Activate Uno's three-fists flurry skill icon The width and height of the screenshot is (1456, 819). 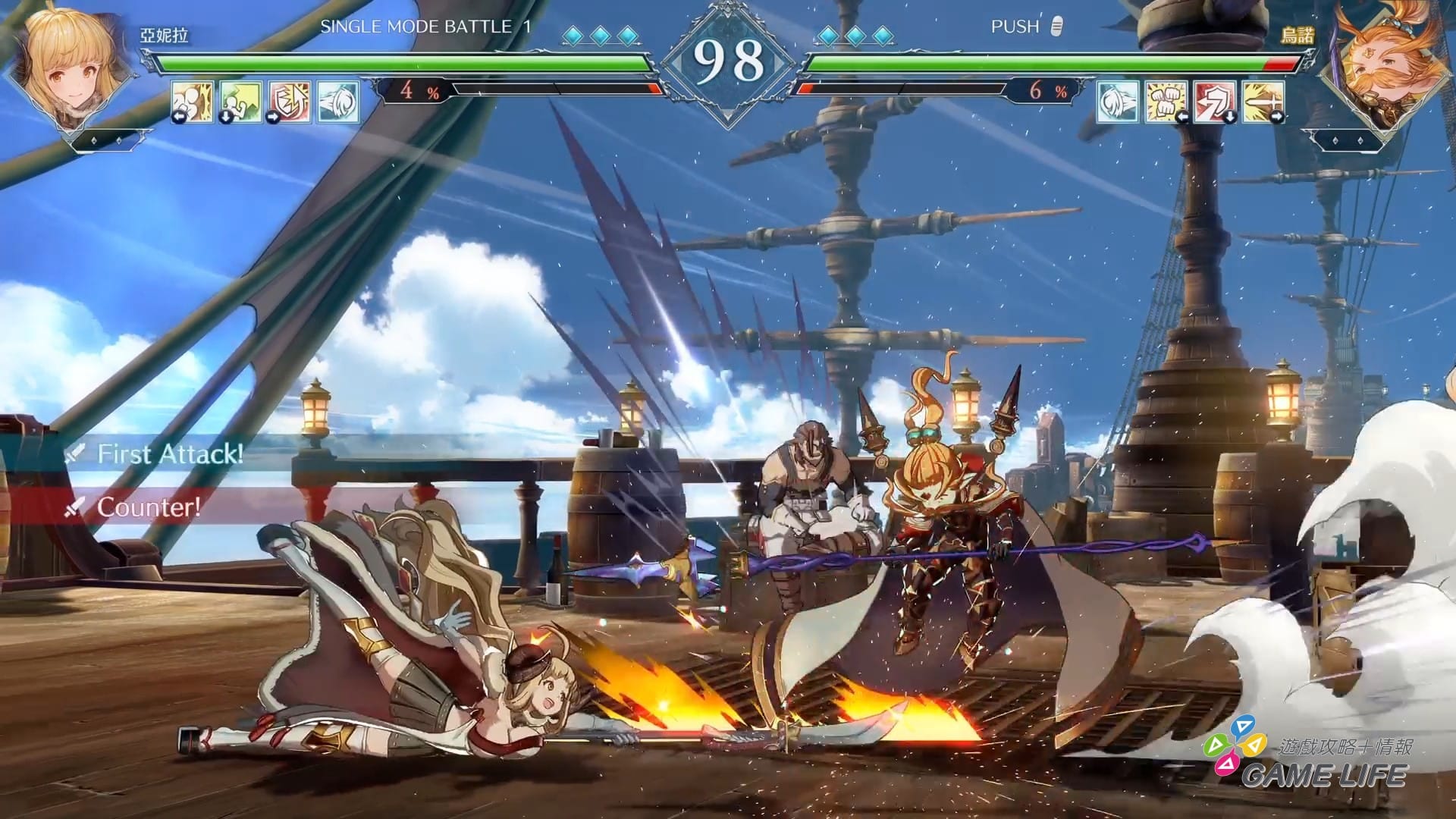[1166, 102]
